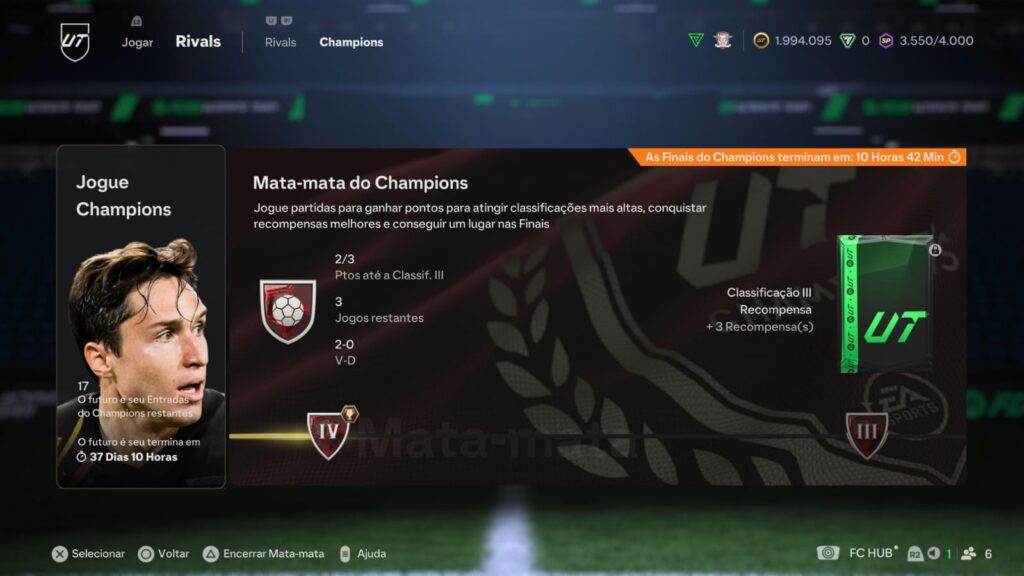
Task: Switch to the Rivals sub-tab
Action: [280, 42]
